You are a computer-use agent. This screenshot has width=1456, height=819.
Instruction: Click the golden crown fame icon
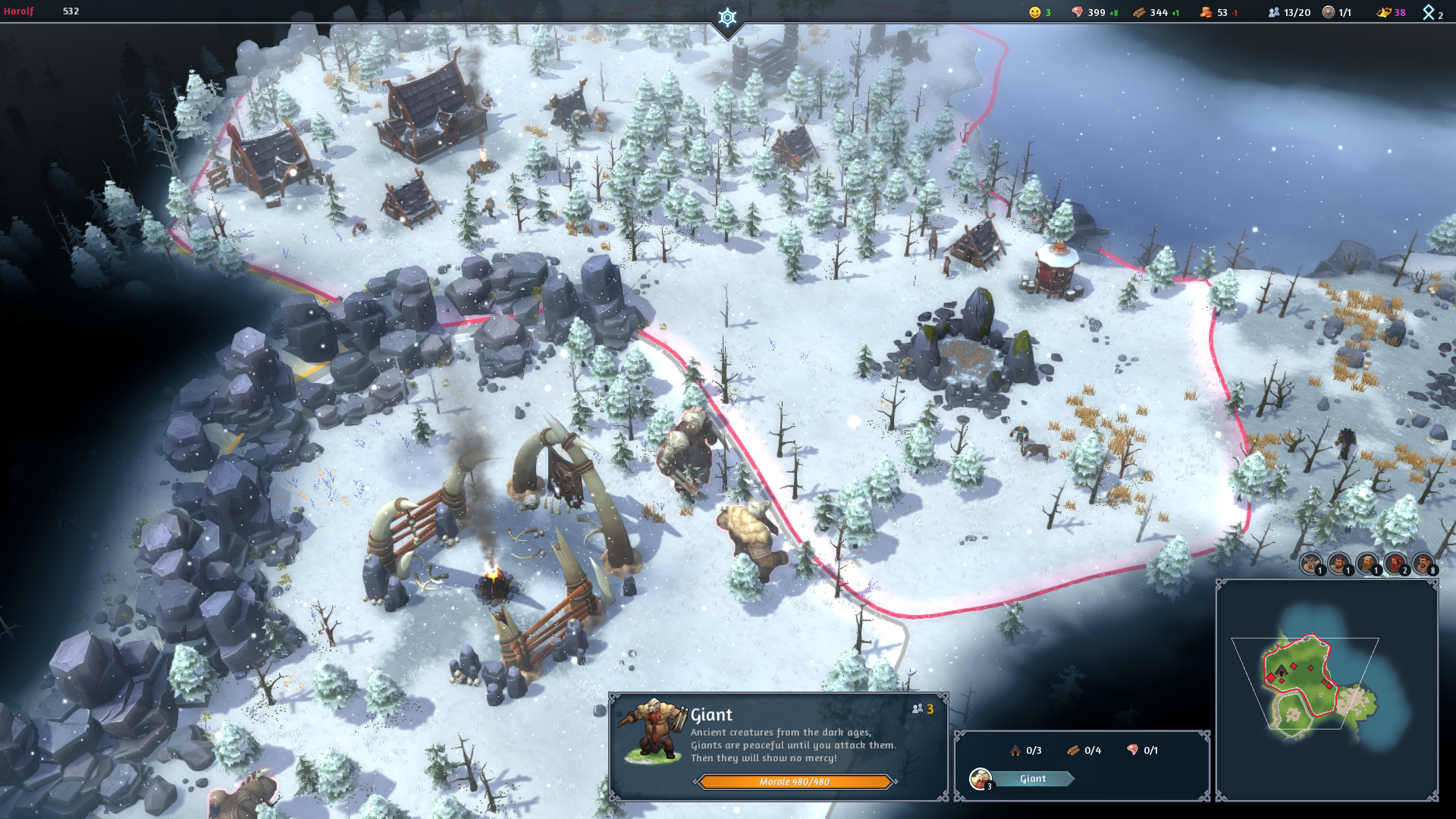pyautogui.click(x=1384, y=12)
